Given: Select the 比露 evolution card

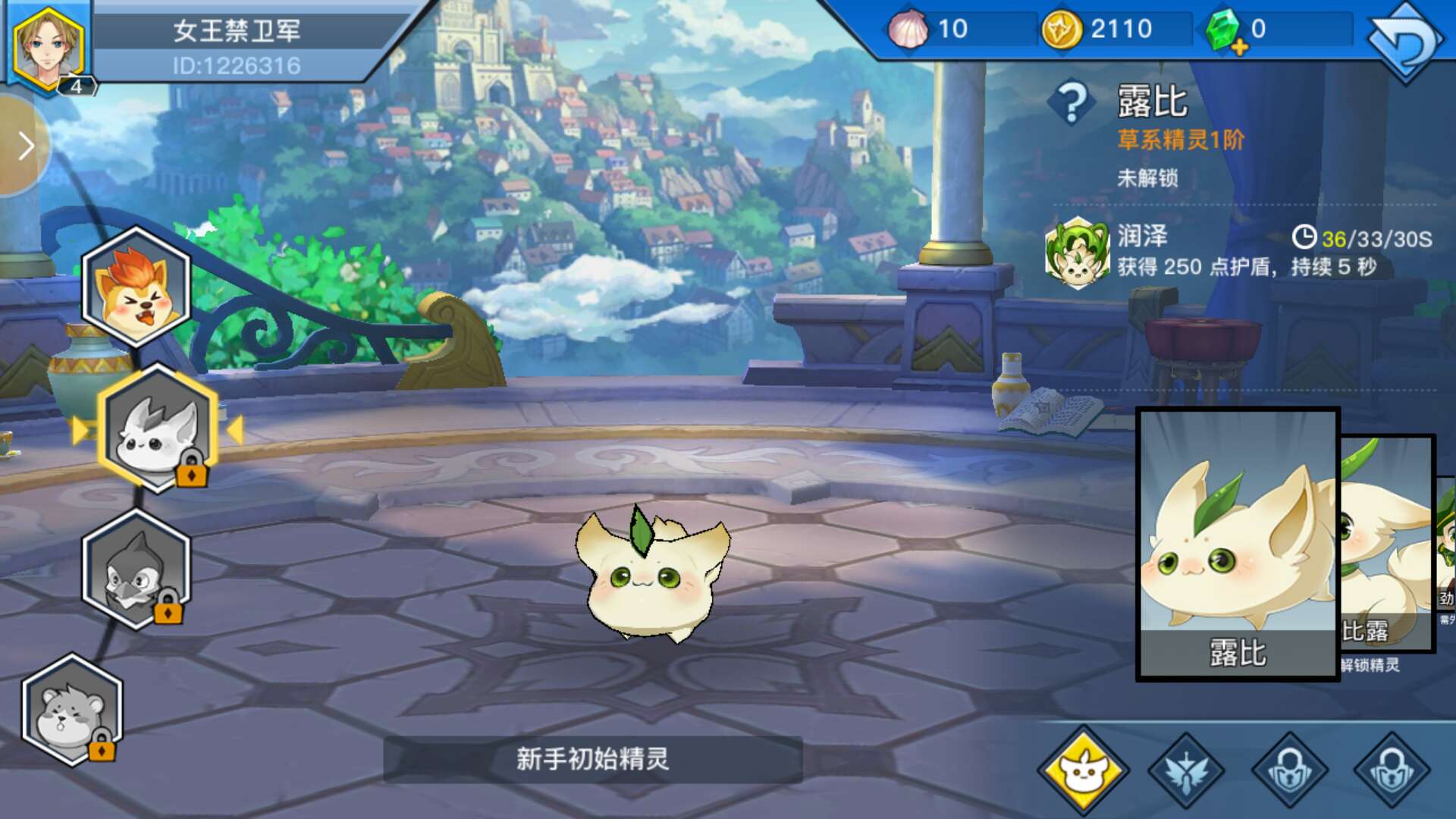Looking at the screenshot, I should (x=1386, y=543).
